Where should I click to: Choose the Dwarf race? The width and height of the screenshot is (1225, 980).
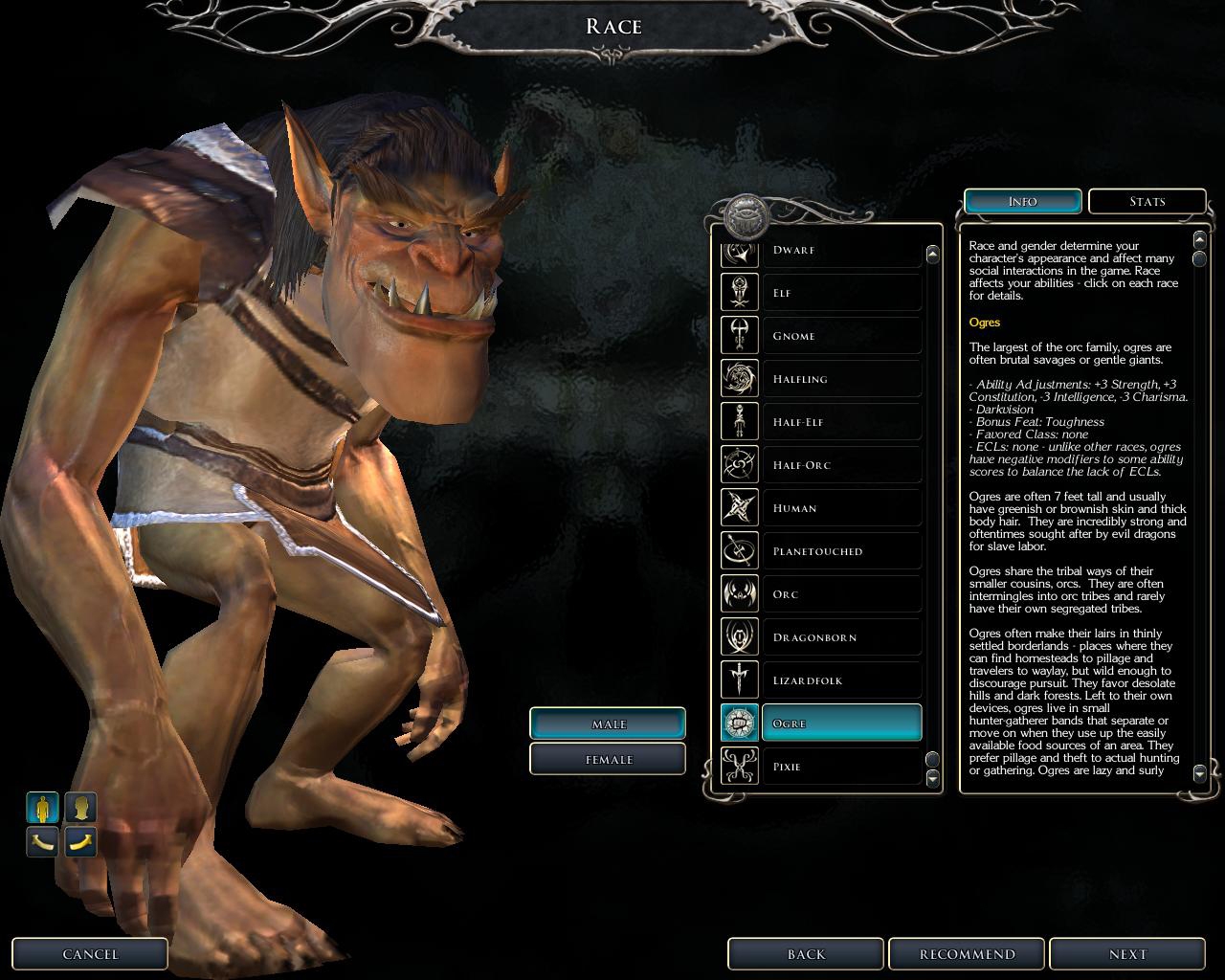840,252
